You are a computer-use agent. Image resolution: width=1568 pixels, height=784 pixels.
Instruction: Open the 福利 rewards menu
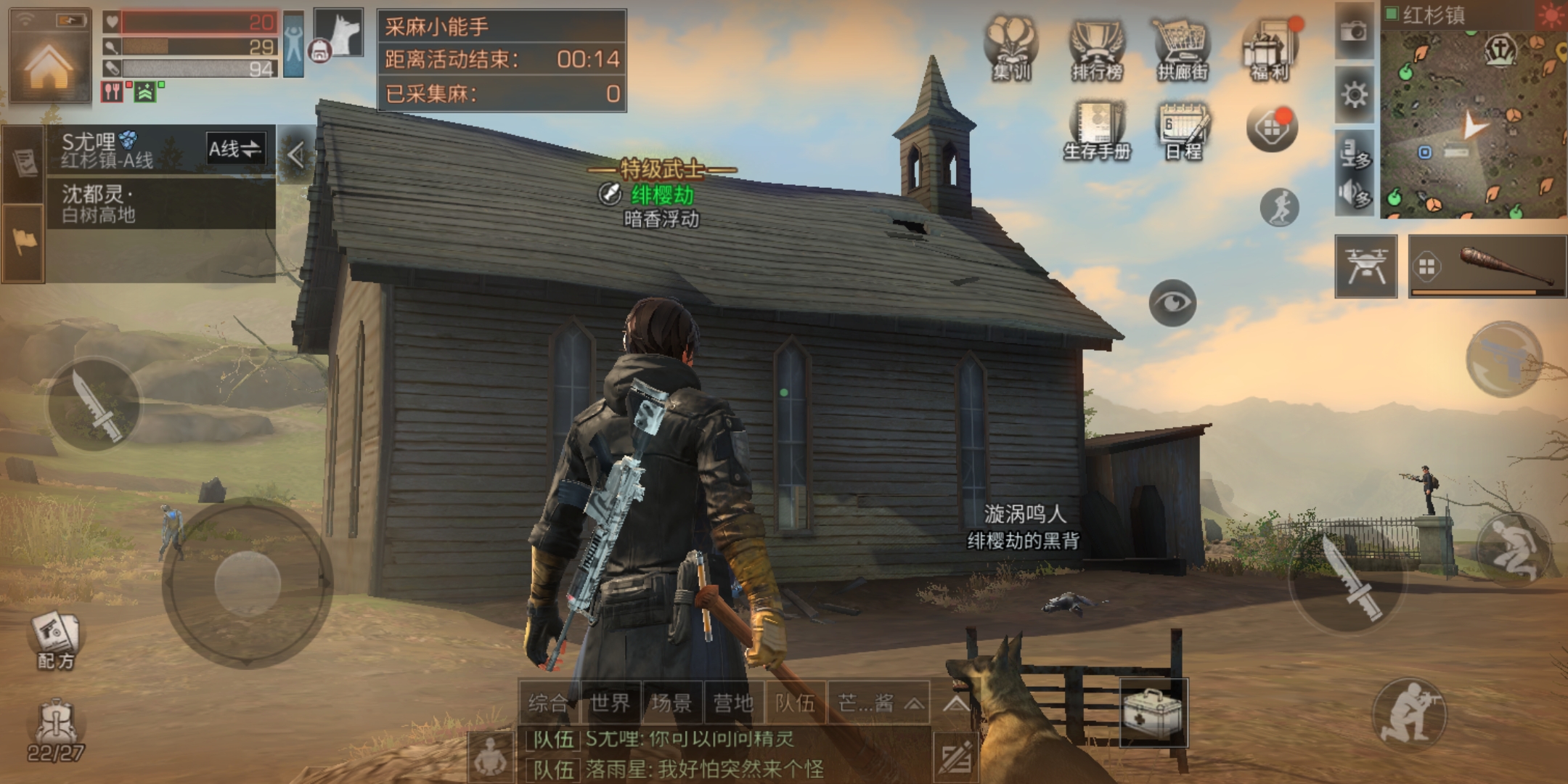pyautogui.click(x=1270, y=48)
